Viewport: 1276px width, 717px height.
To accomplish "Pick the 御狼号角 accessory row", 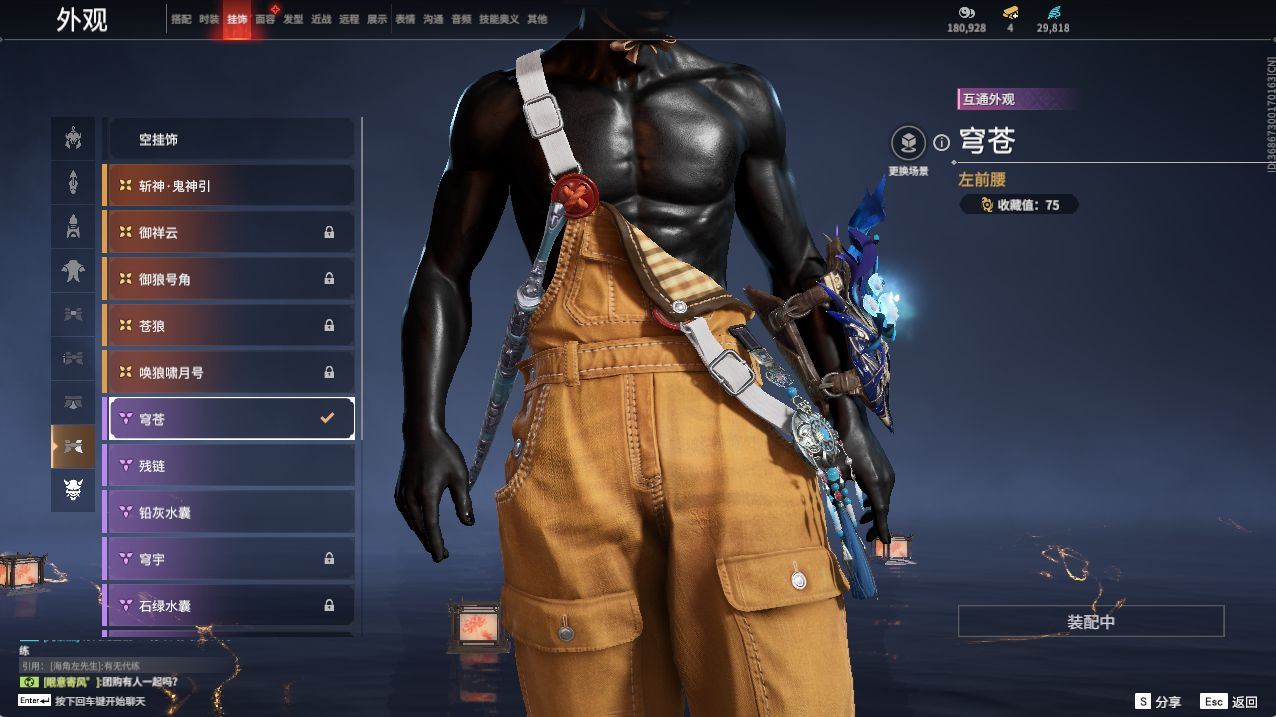I will pyautogui.click(x=230, y=279).
